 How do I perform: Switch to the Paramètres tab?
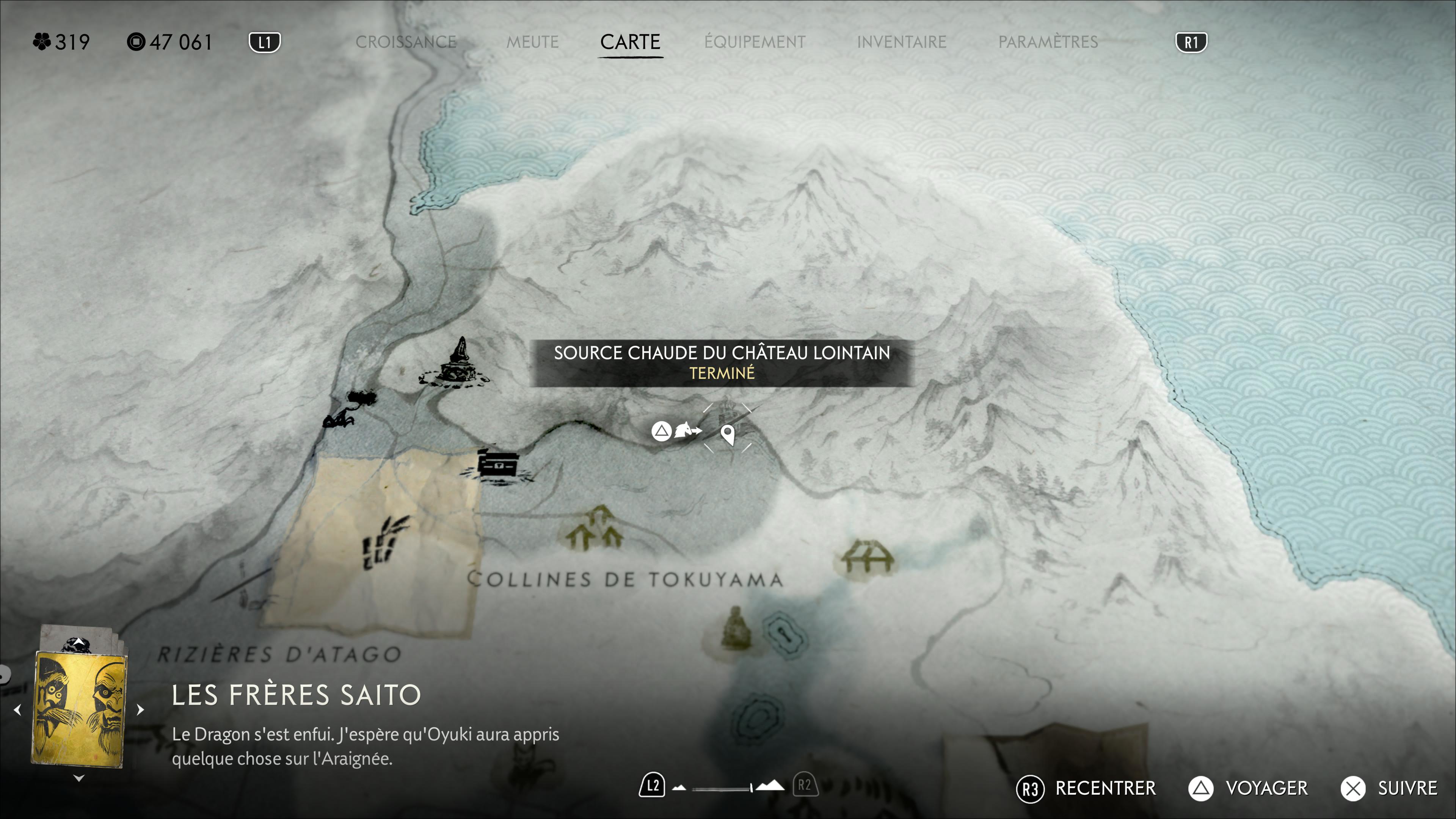click(x=1048, y=42)
